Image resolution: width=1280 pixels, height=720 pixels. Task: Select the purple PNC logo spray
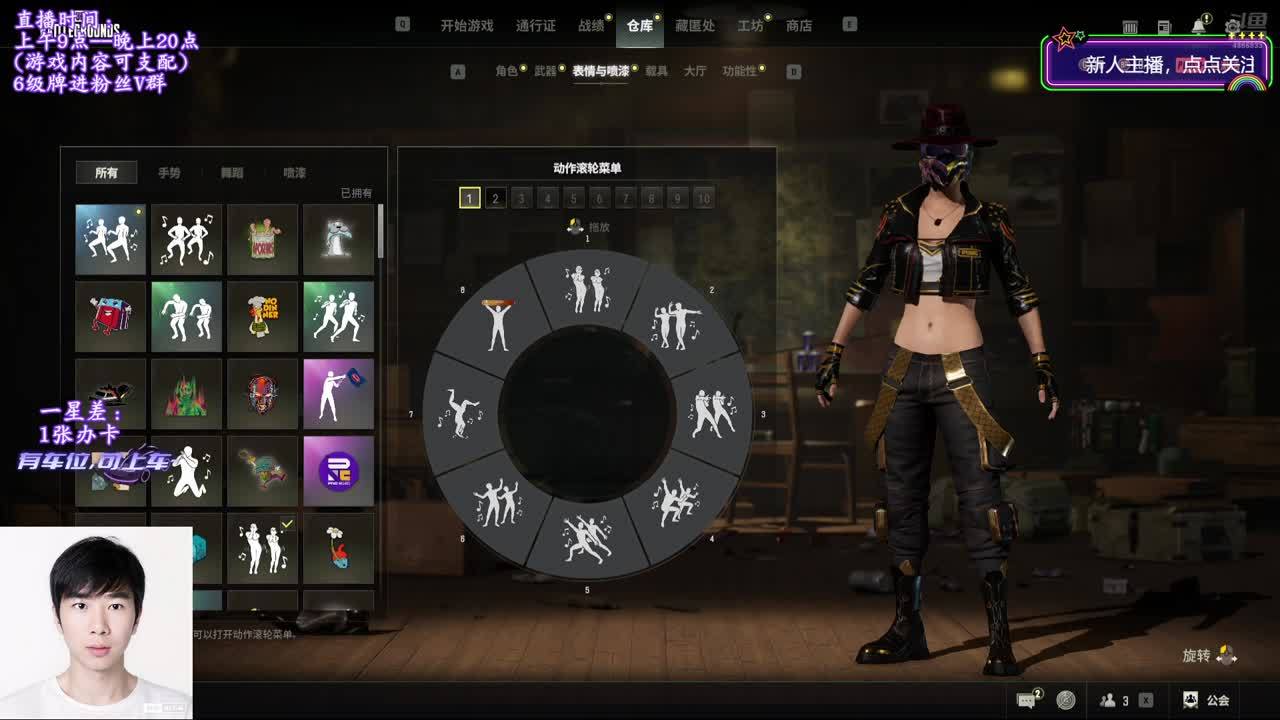[338, 470]
